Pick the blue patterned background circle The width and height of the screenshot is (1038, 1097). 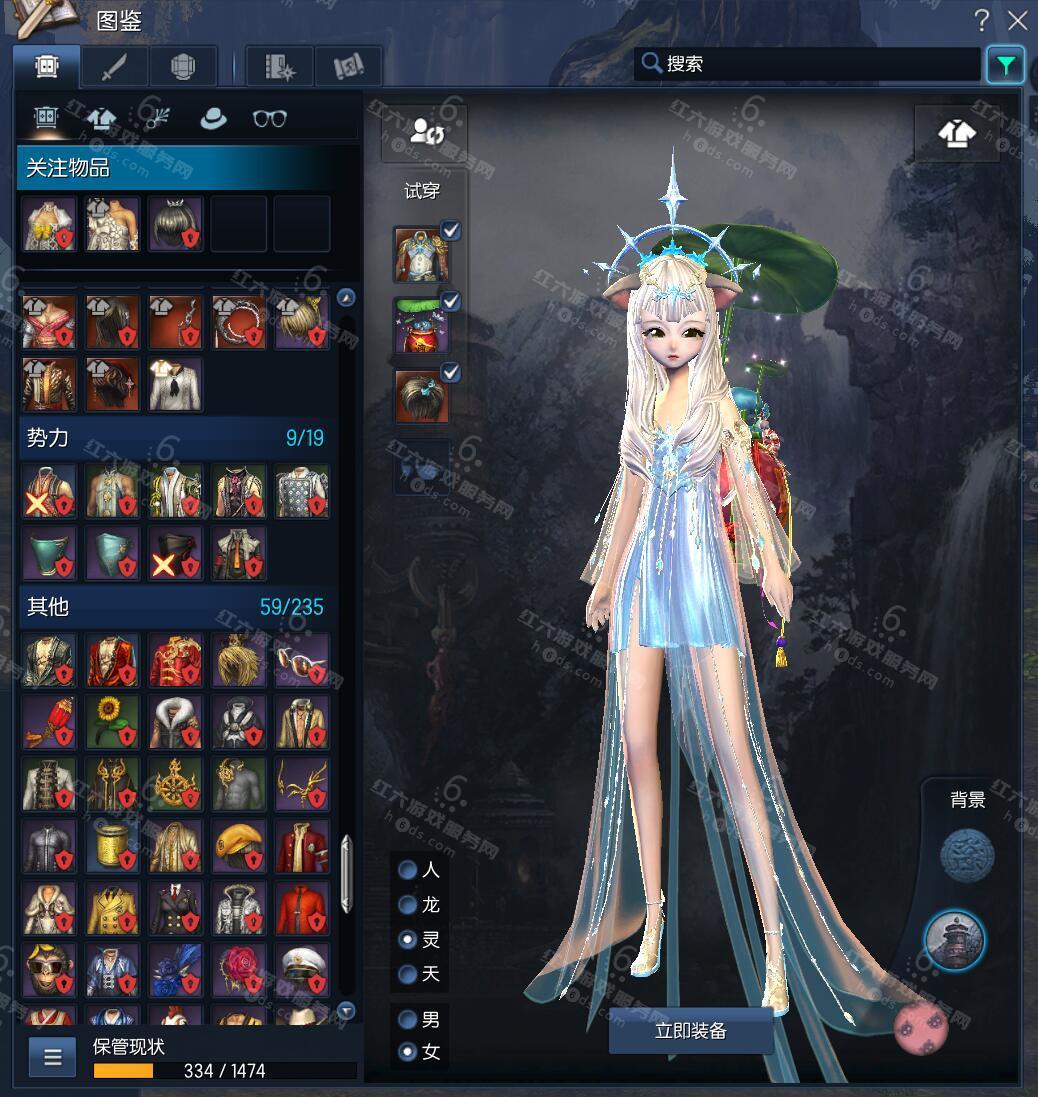pos(967,856)
